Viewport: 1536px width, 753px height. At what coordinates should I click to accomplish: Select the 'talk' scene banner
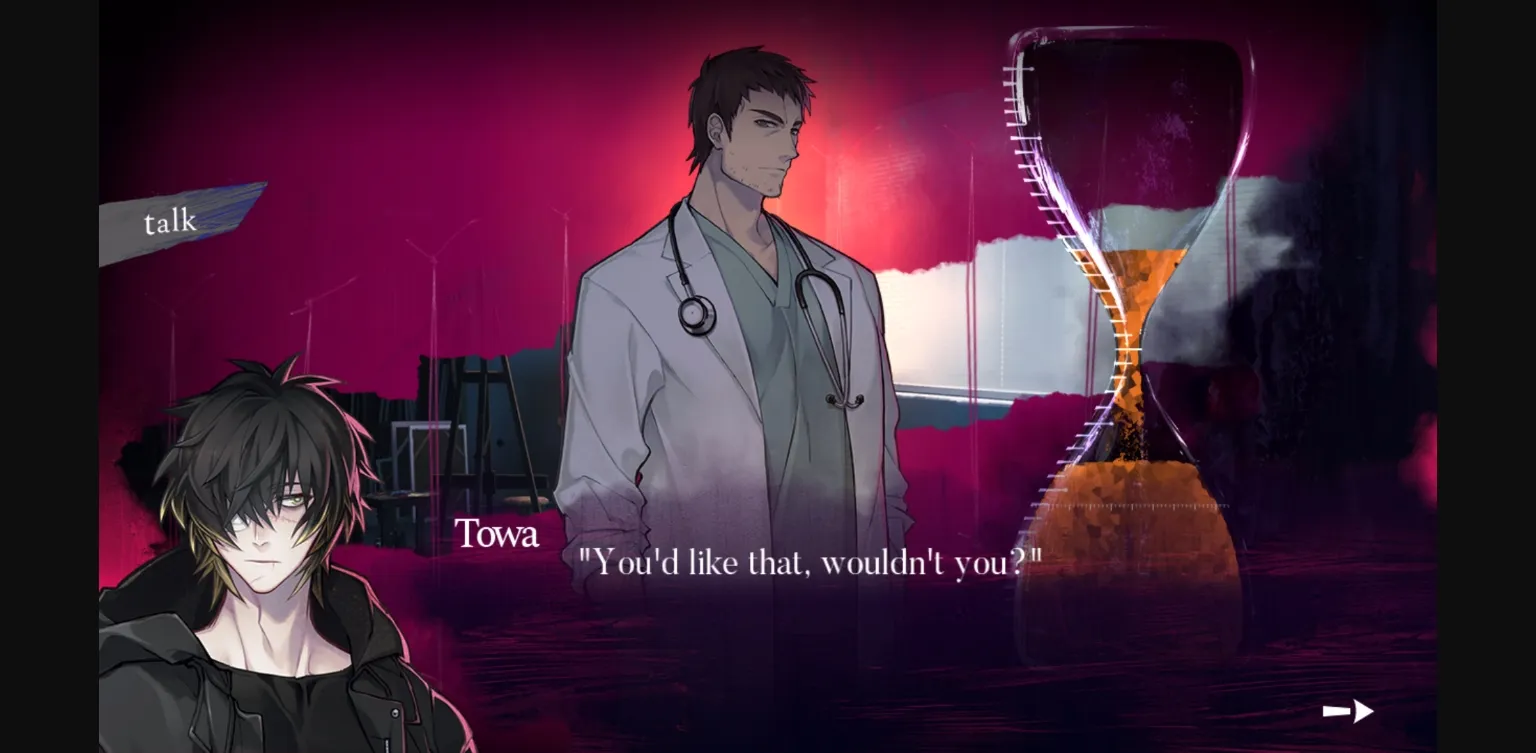170,222
